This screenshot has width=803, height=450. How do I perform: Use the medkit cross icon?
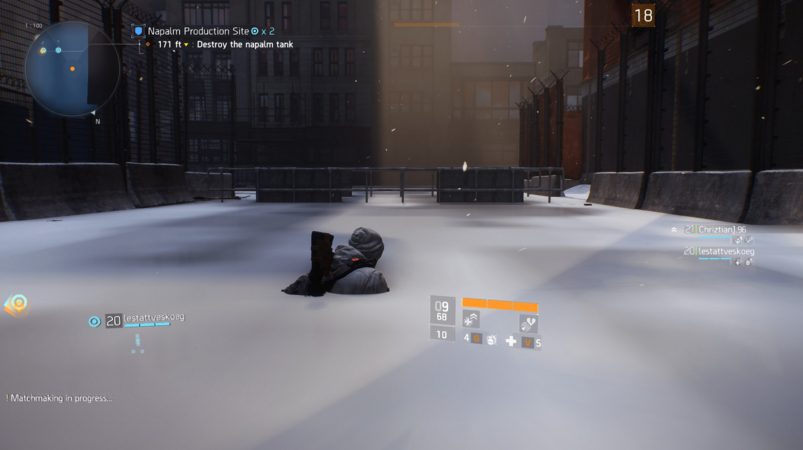click(511, 342)
